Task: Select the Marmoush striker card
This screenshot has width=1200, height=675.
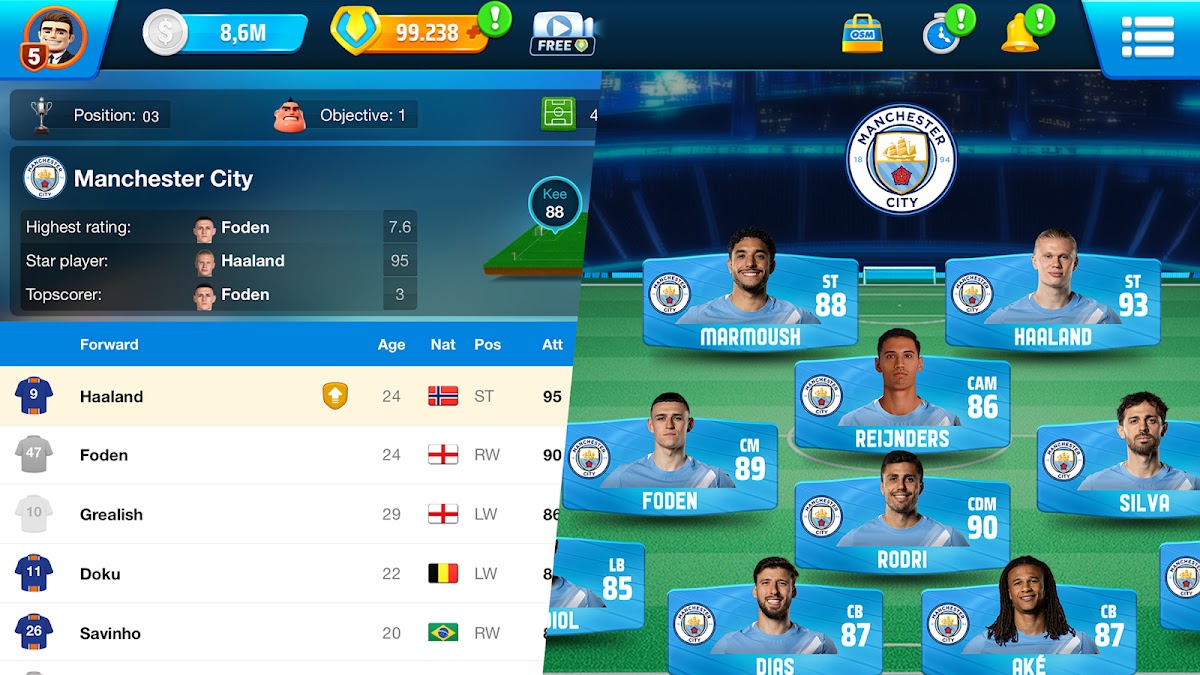Action: coord(750,300)
